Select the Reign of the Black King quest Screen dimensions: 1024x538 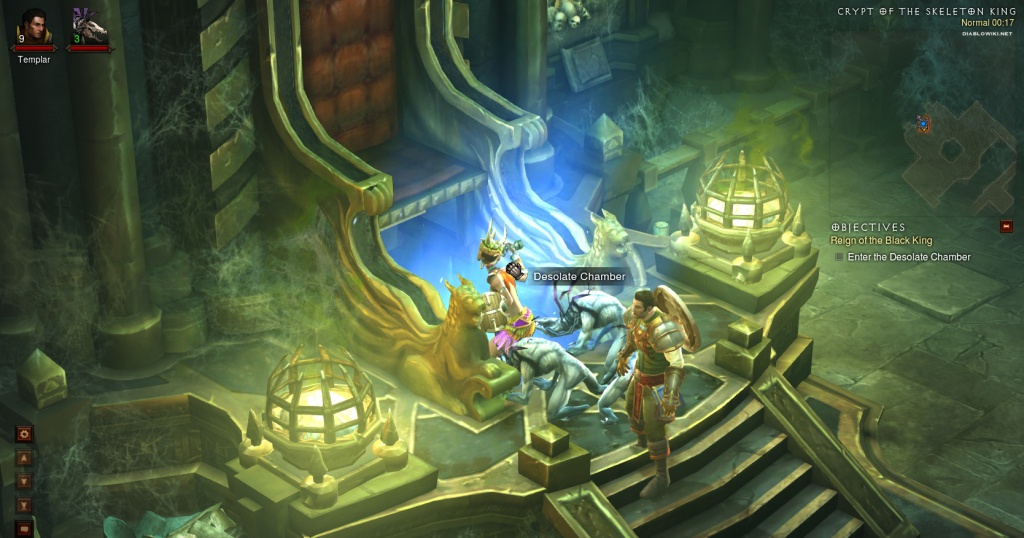tap(881, 241)
